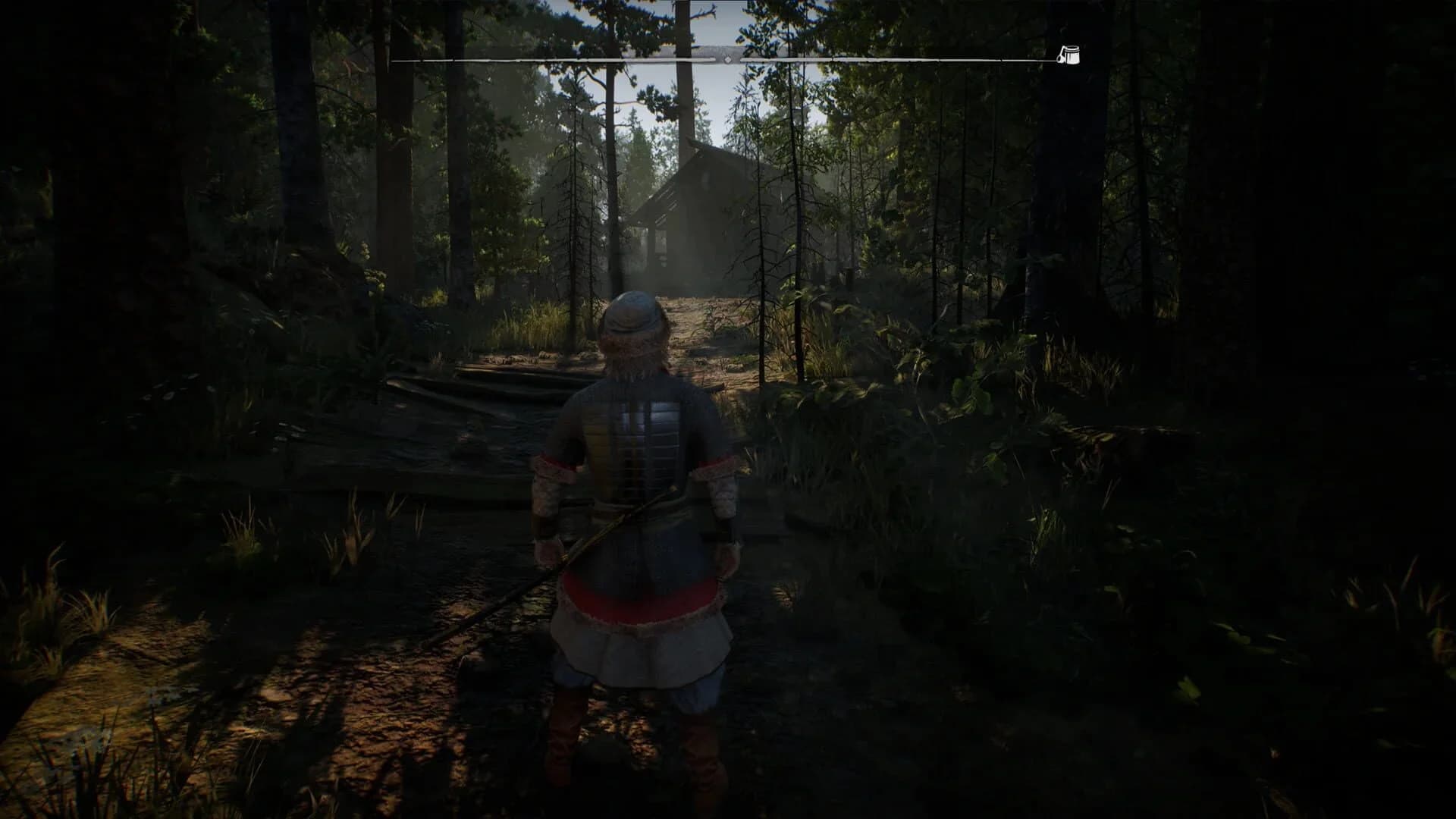Click the lid of the tankard icon
1456x819 pixels.
pos(1072,48)
